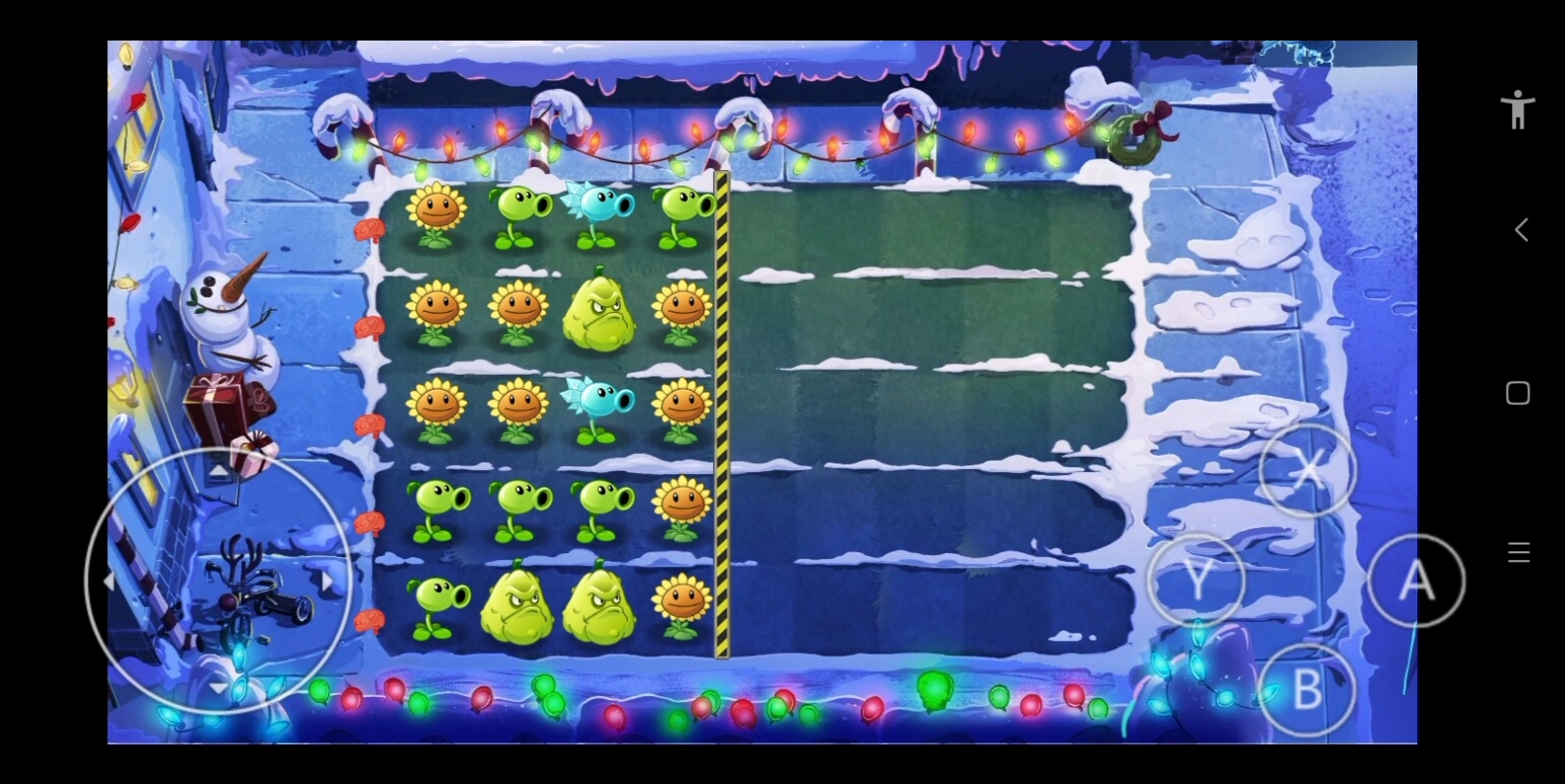Tap the Android back chevron

[x=1521, y=230]
